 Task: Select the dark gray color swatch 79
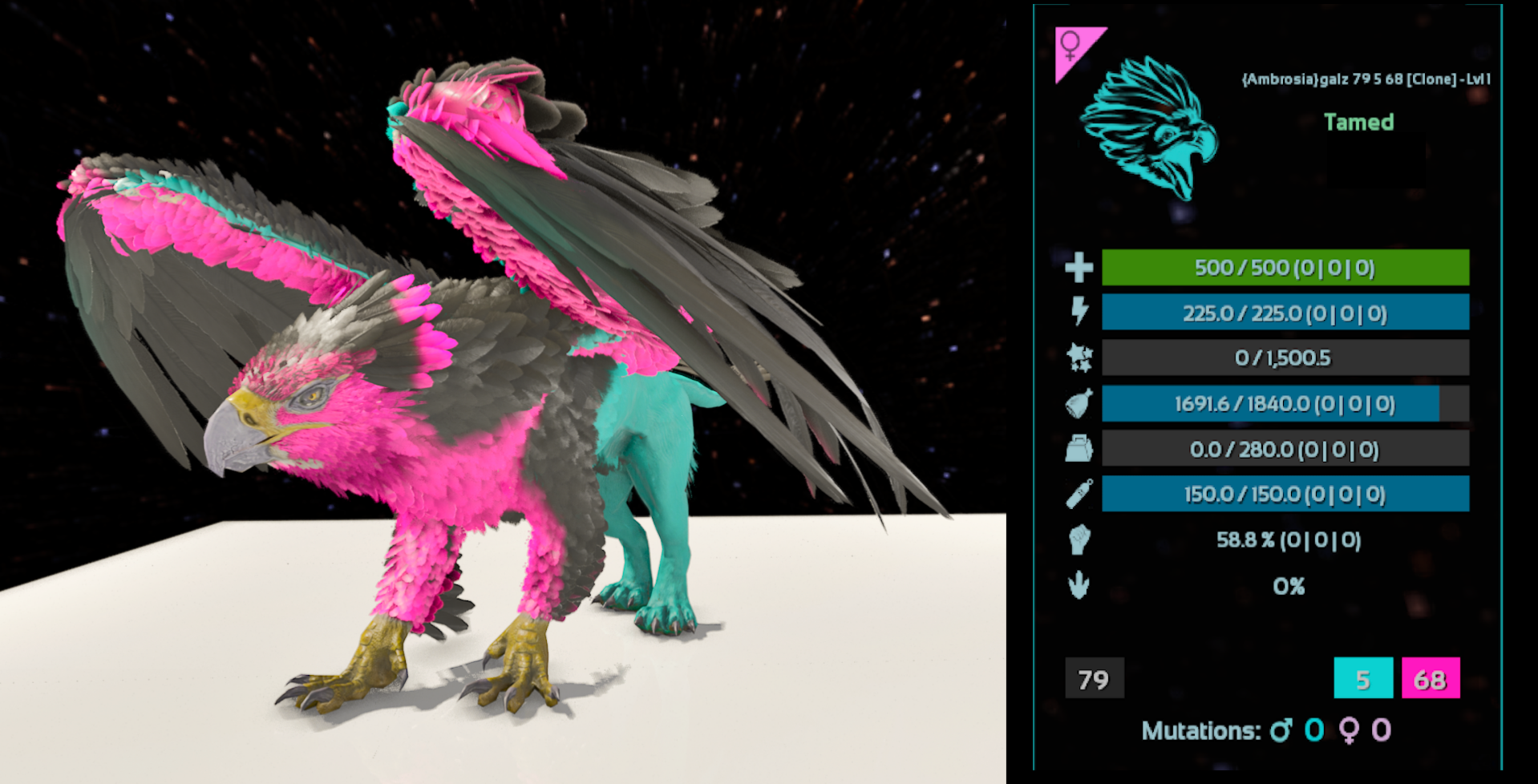coord(1094,679)
